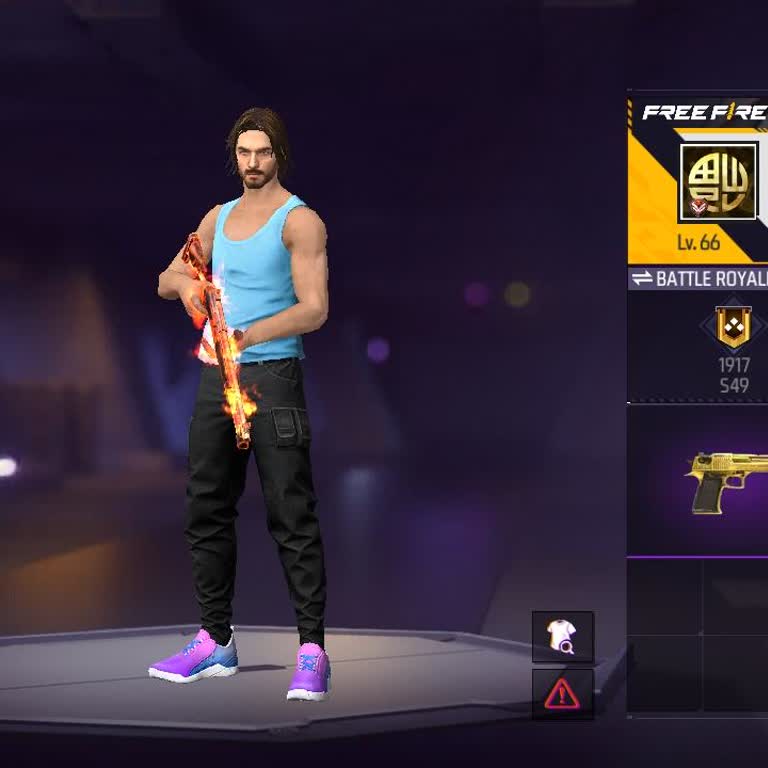Open the outfit inspect shirt icon
Viewport: 768px width, 768px height.
(x=562, y=636)
